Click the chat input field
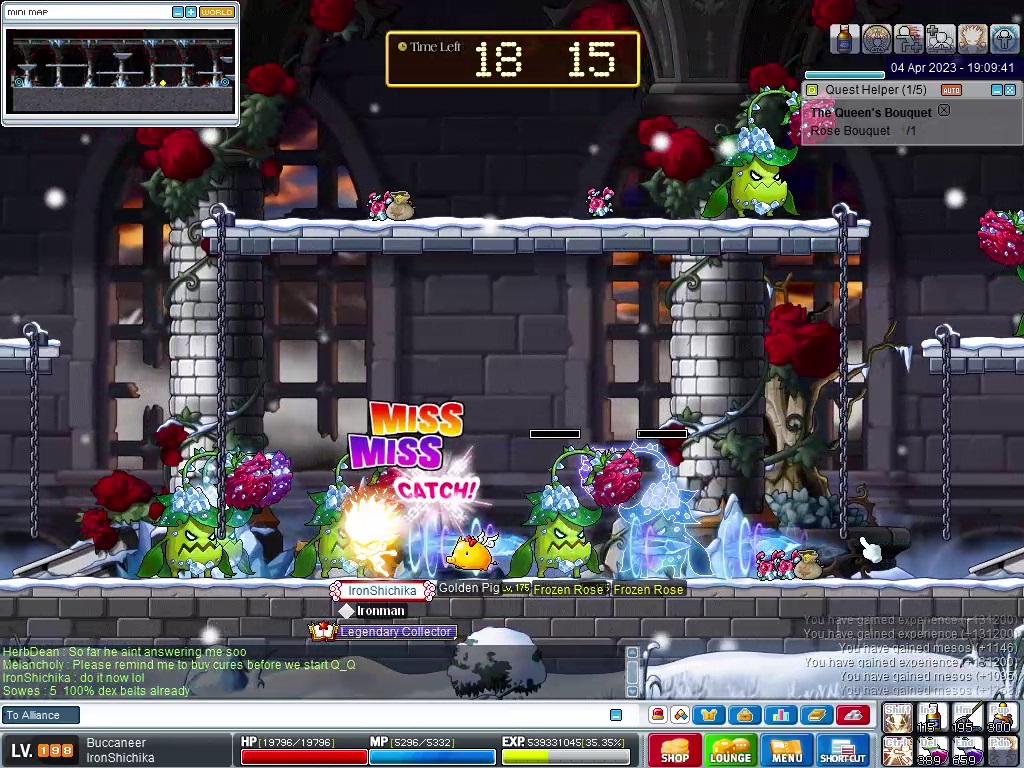 click(x=340, y=715)
